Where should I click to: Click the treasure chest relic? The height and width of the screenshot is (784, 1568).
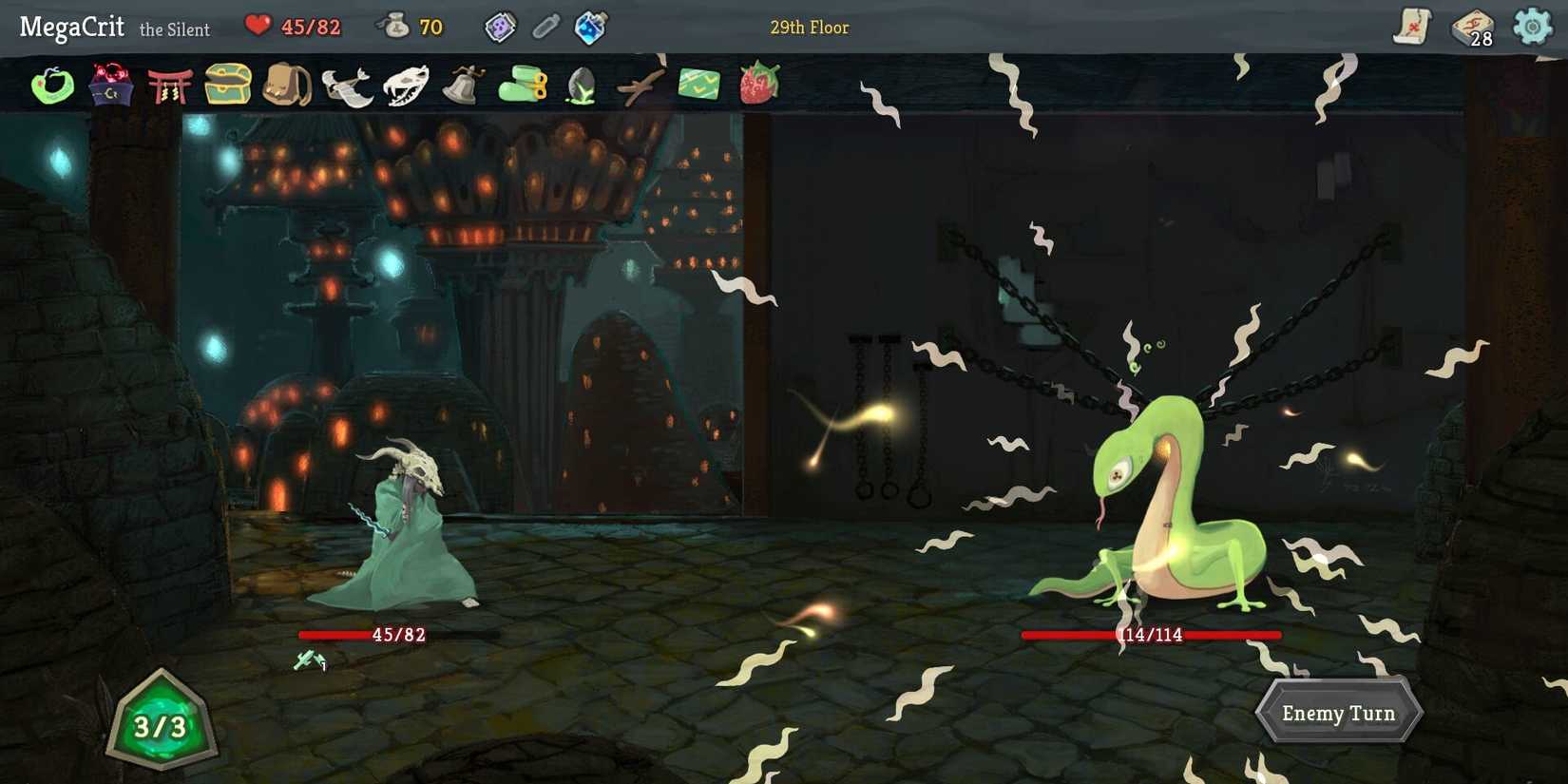click(228, 84)
